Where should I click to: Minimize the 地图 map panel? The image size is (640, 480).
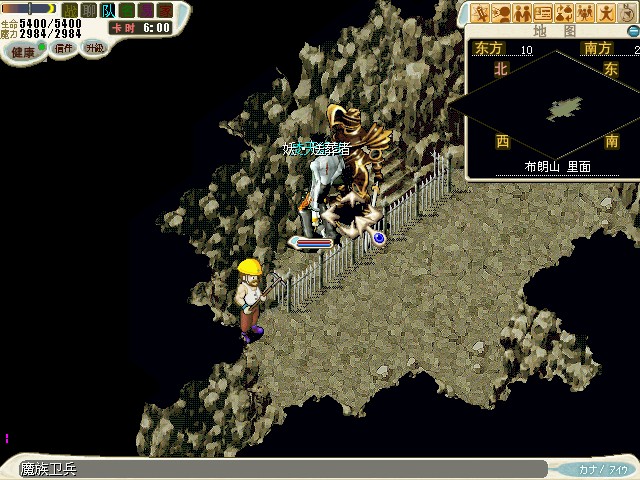point(632,31)
